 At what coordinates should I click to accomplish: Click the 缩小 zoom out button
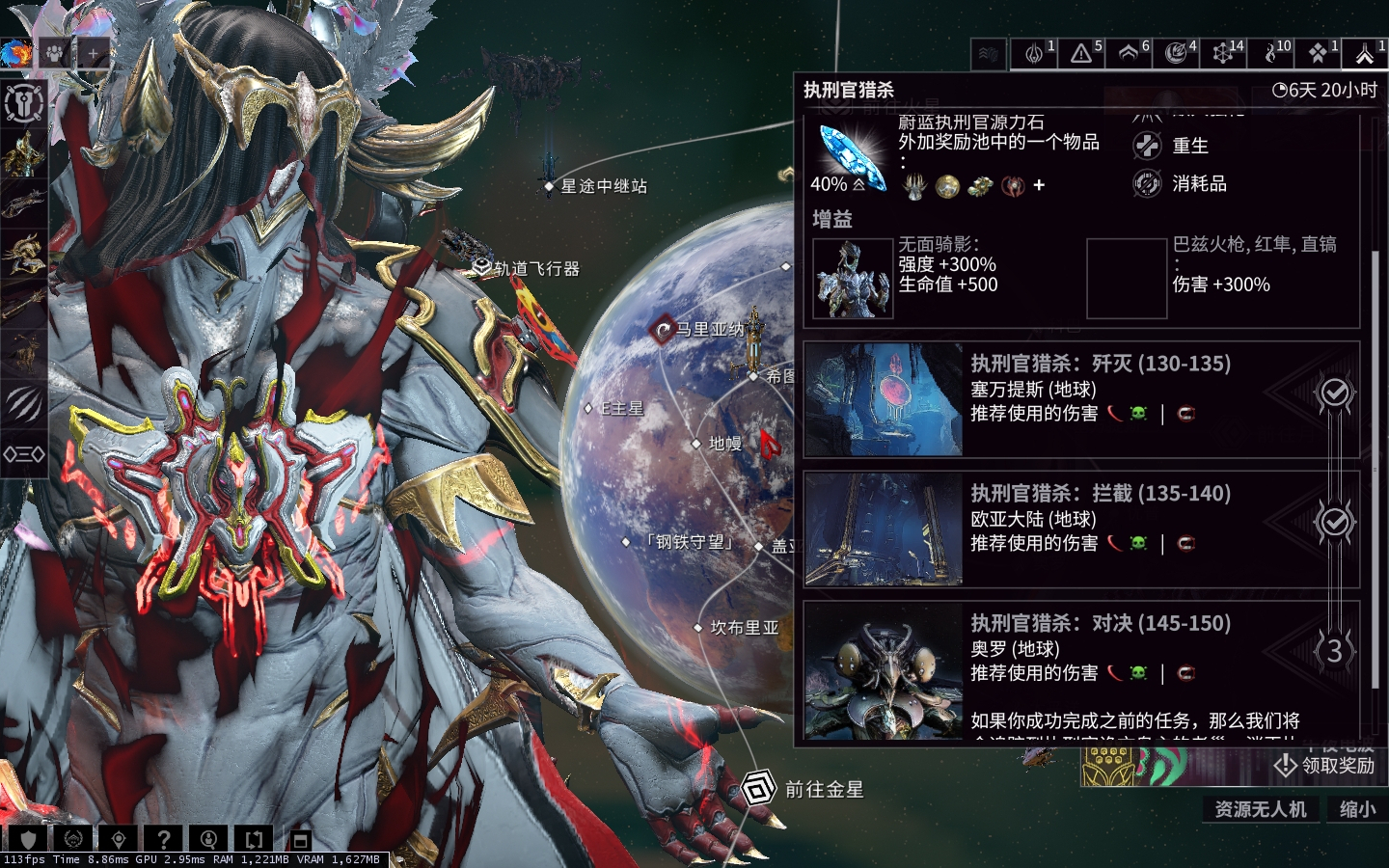pyautogui.click(x=1357, y=809)
